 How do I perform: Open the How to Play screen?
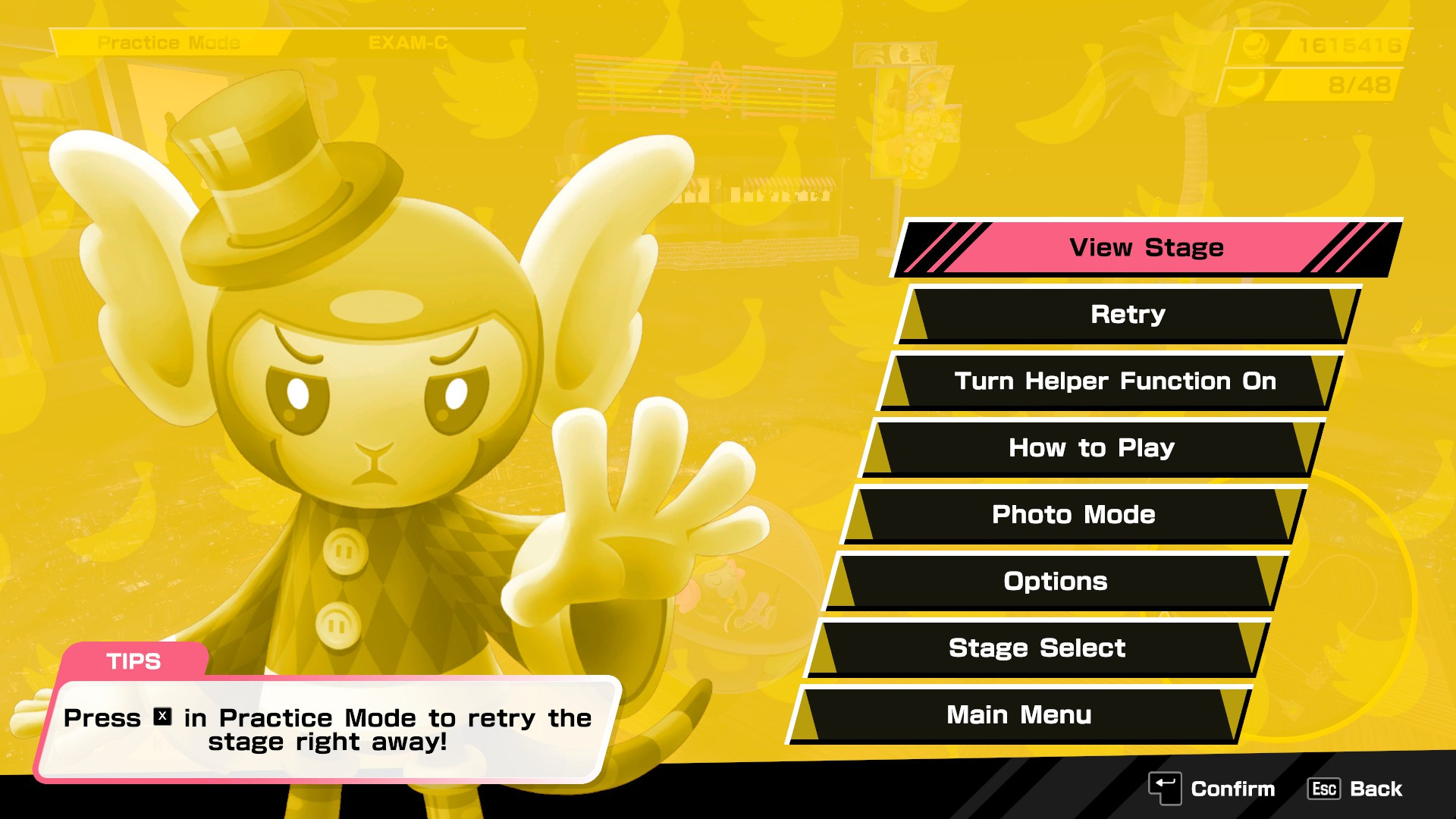[1092, 447]
